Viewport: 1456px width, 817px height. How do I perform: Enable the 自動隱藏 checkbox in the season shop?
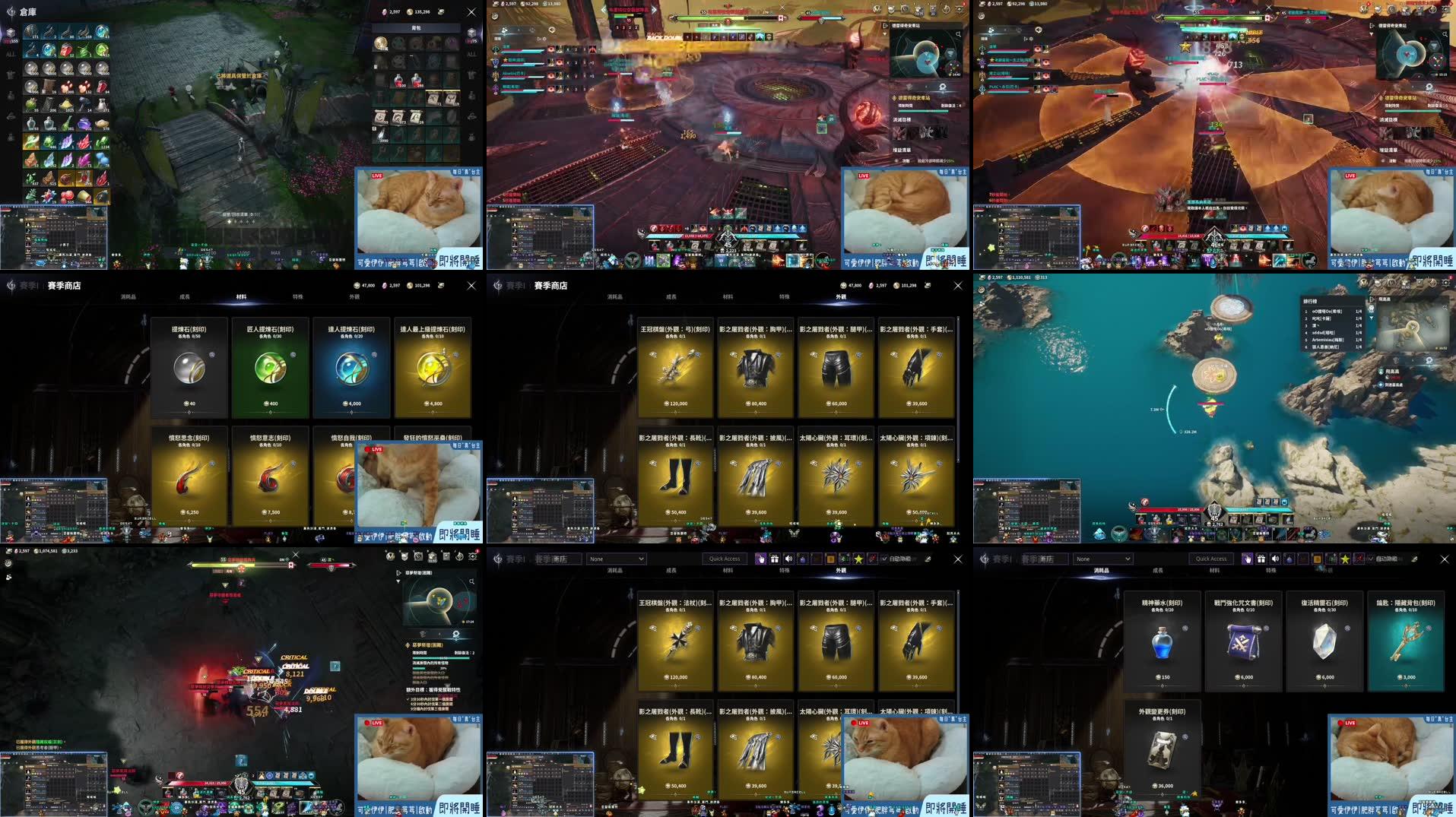(x=883, y=559)
